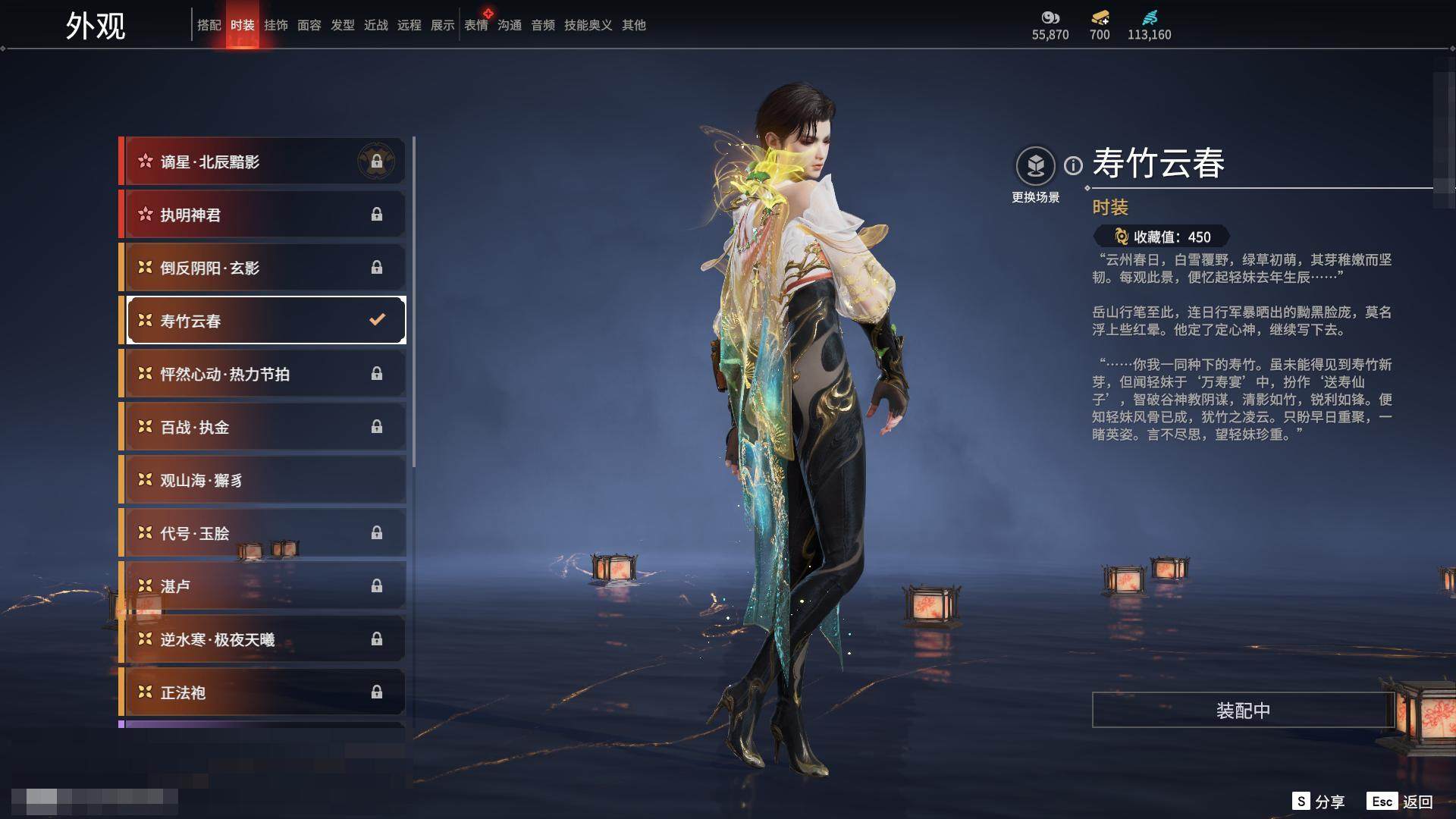Click the 更换场景 scene change icon
The width and height of the screenshot is (1456, 819).
click(1035, 166)
